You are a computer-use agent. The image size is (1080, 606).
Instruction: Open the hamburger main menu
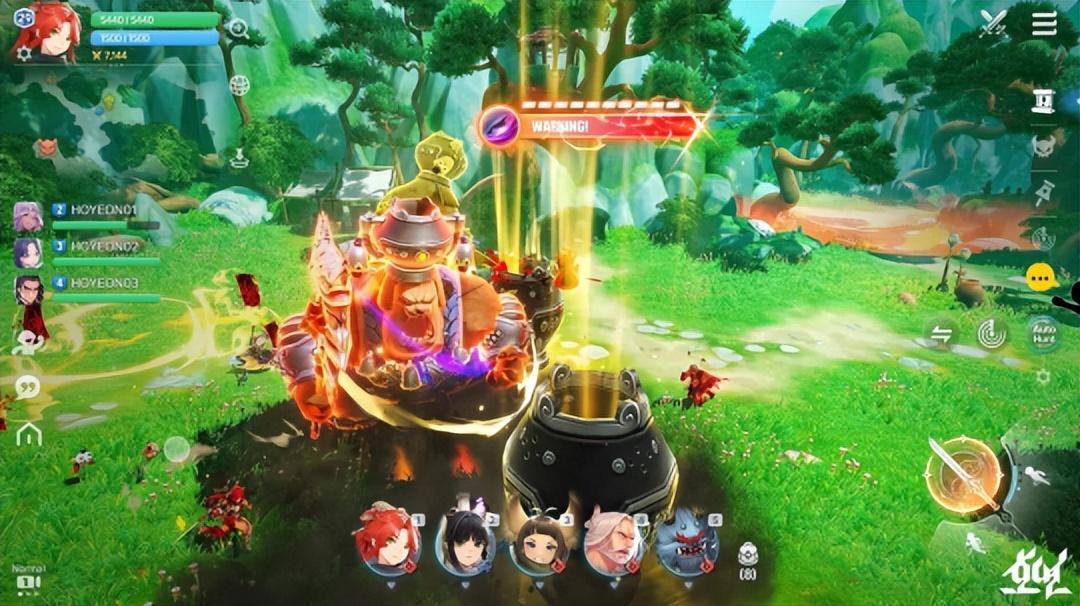1044,23
